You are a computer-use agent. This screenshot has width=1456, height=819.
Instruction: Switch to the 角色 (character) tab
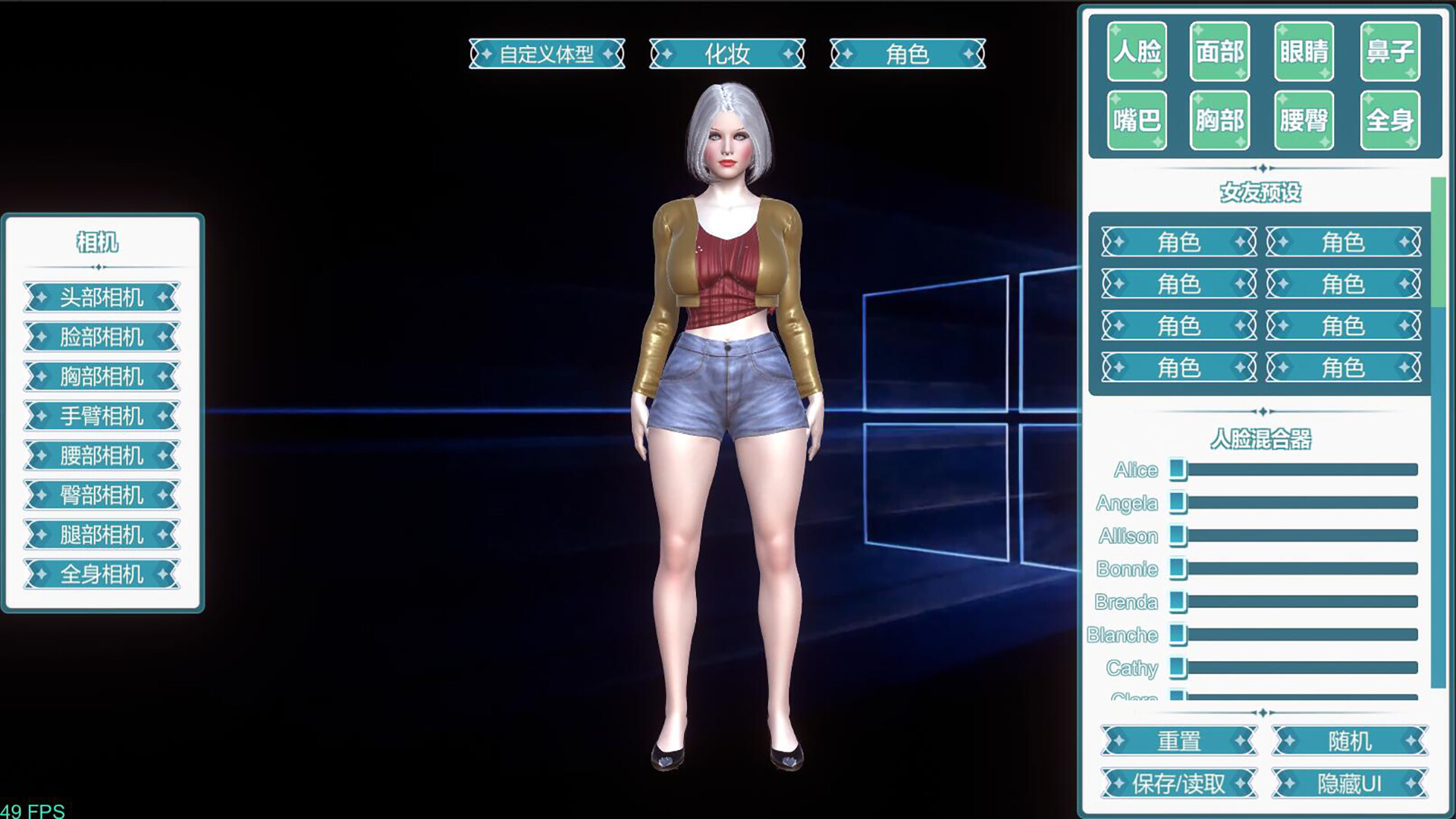[x=909, y=54]
